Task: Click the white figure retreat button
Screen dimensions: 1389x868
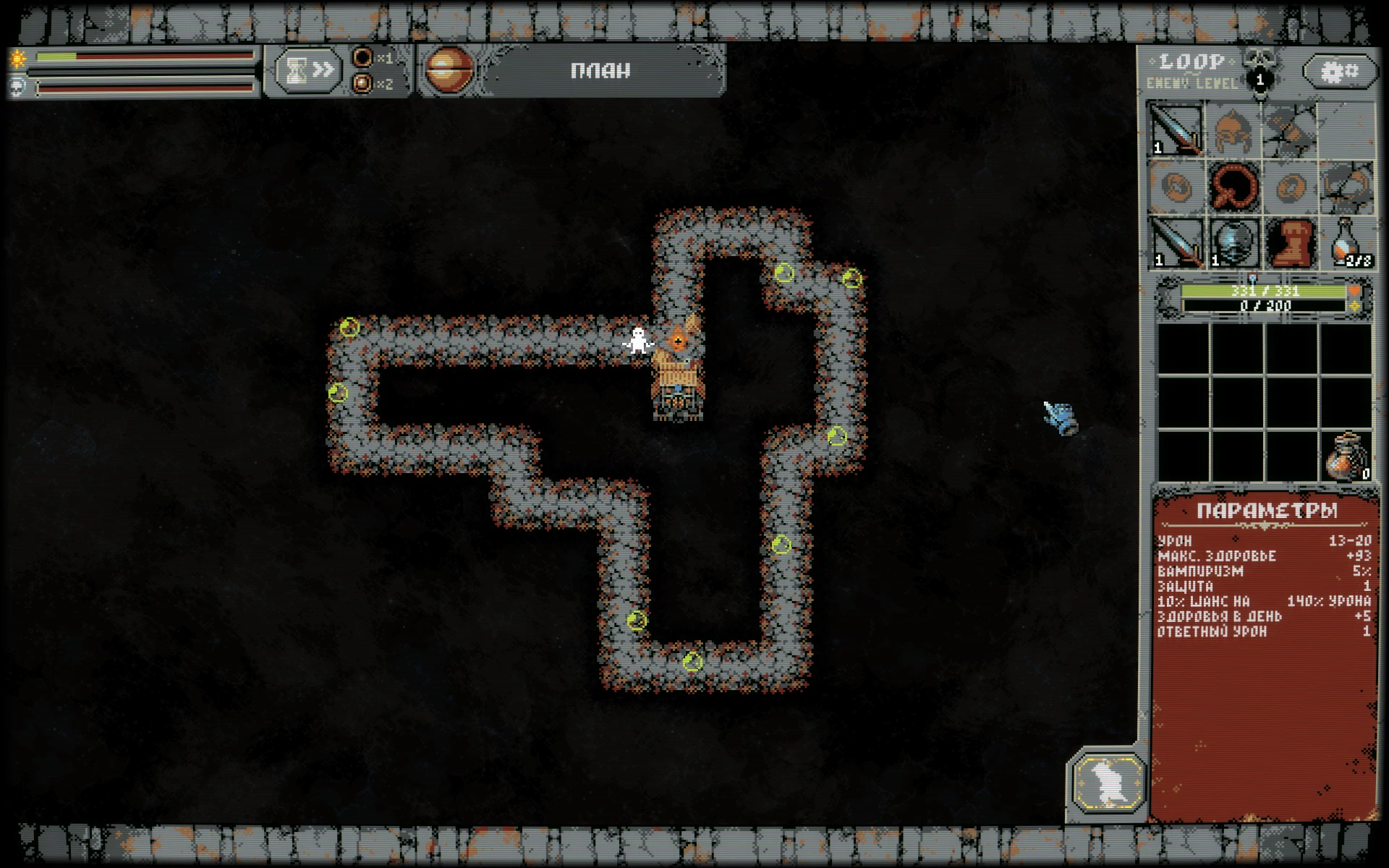Action: (x=1108, y=783)
